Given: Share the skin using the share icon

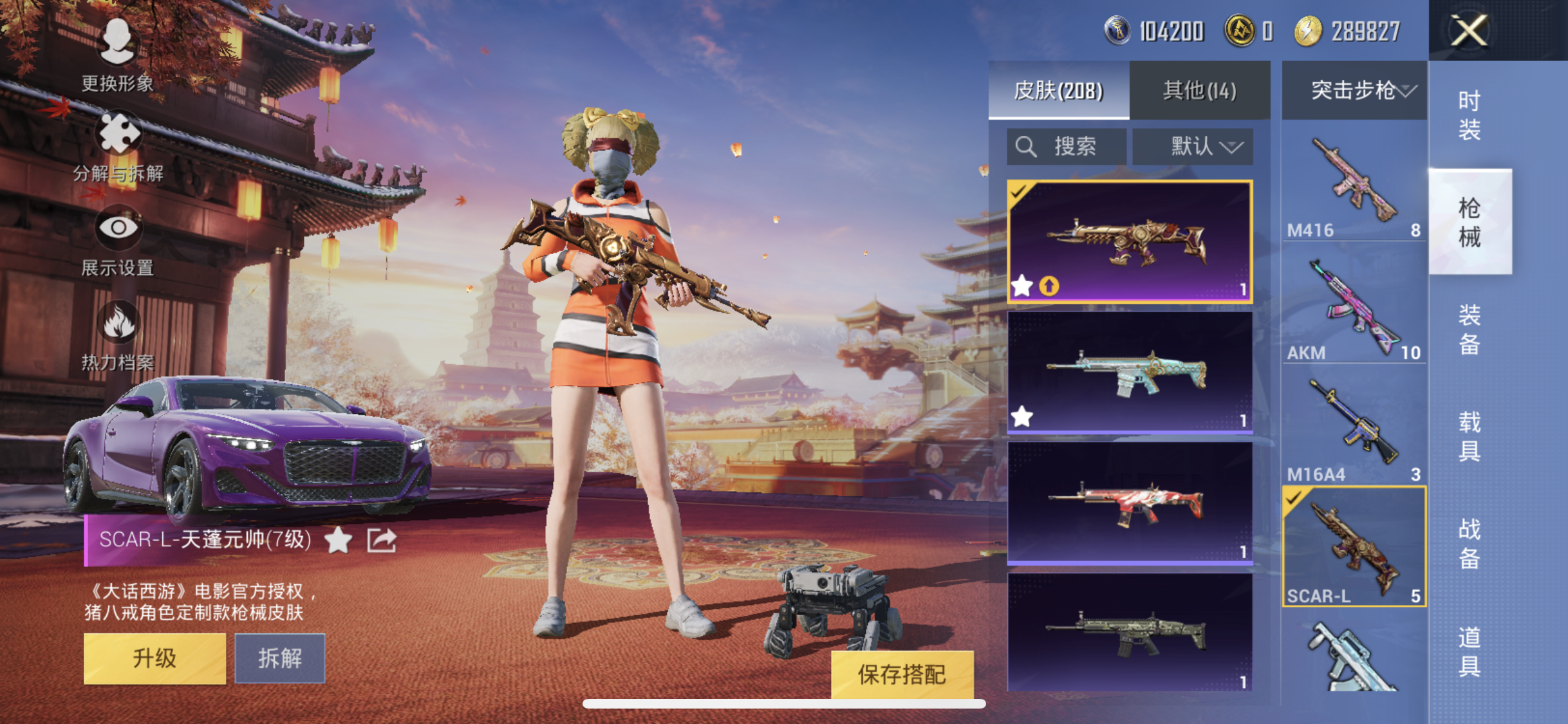Looking at the screenshot, I should click(x=382, y=540).
